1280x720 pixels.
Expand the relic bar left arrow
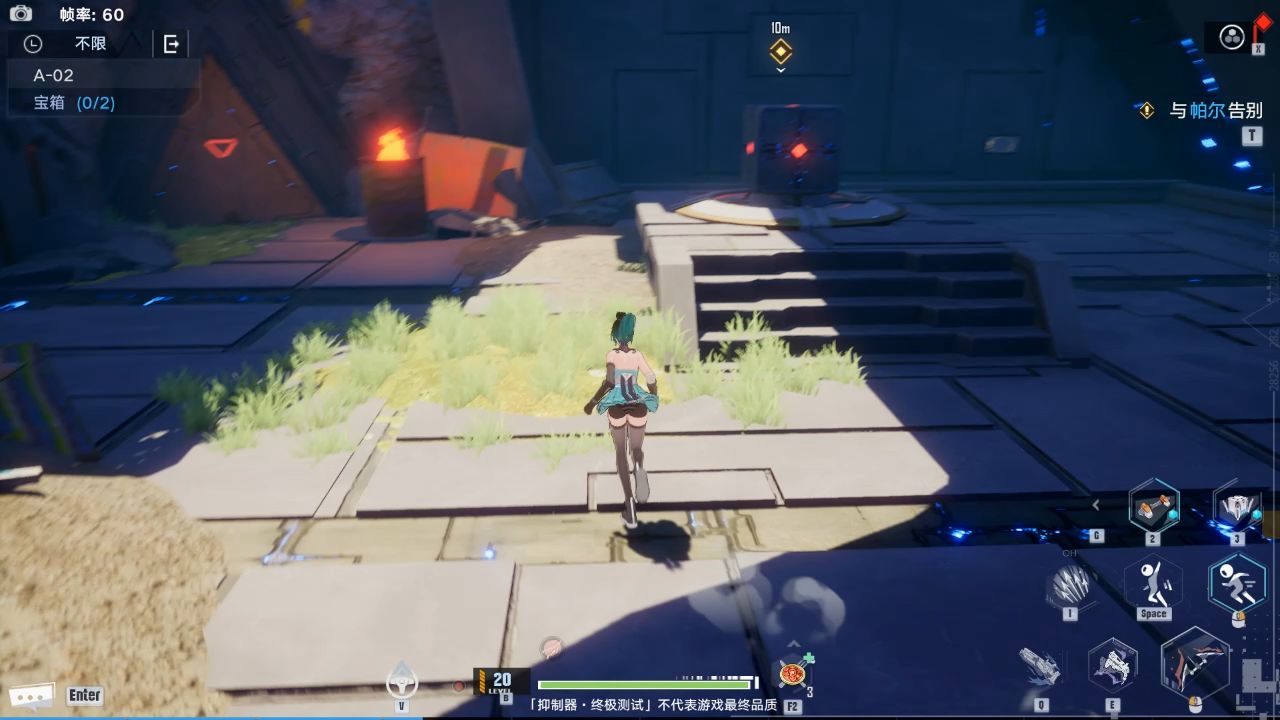pos(1096,505)
